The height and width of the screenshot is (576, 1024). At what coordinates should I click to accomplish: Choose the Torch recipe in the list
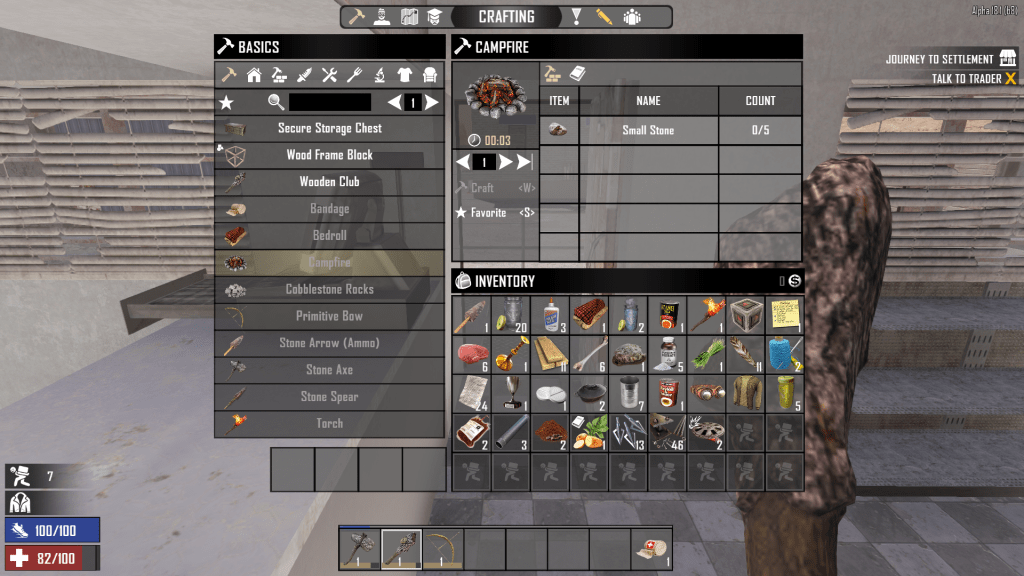click(x=330, y=423)
